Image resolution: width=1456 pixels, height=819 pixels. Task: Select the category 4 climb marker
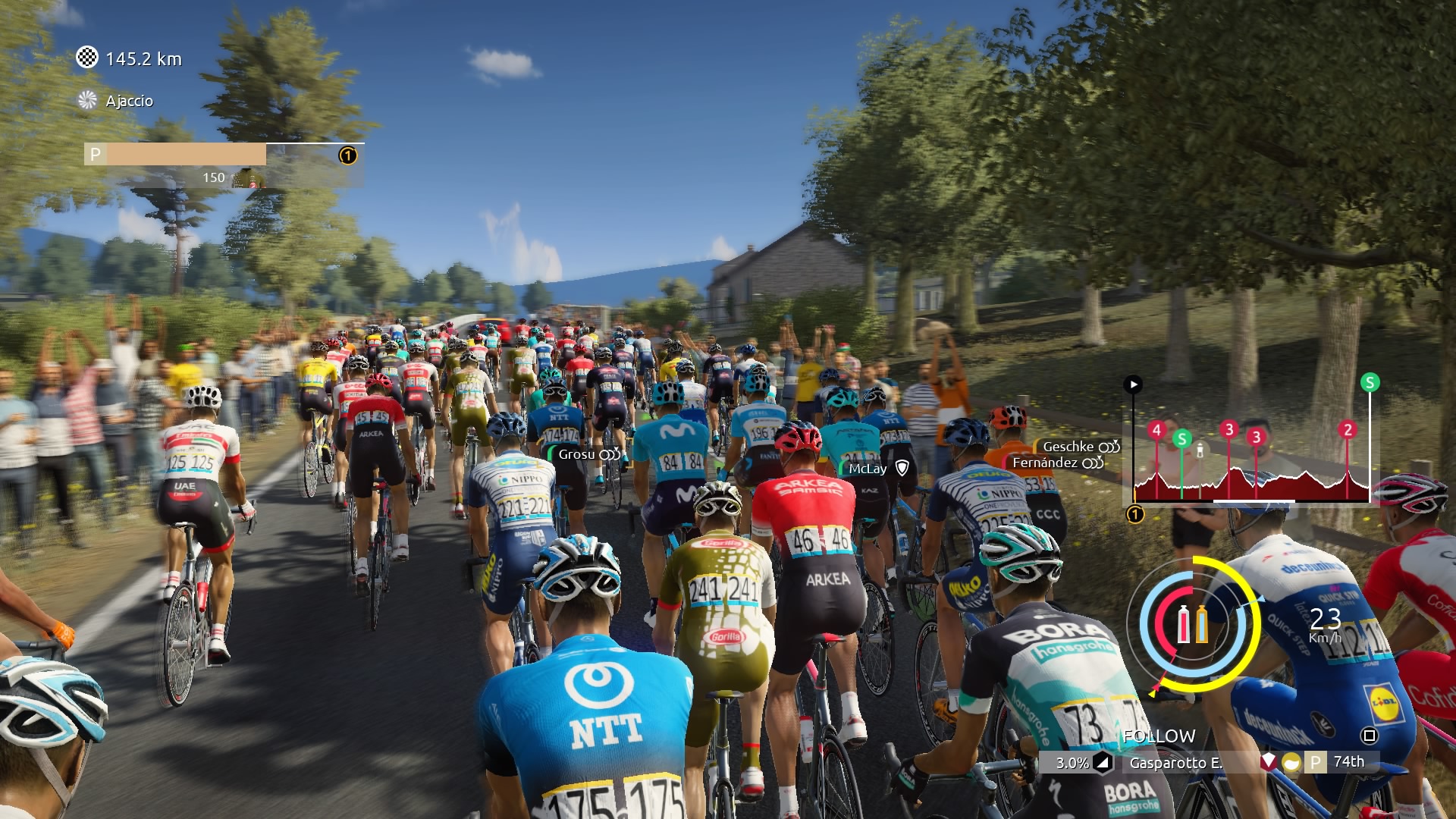point(1156,431)
